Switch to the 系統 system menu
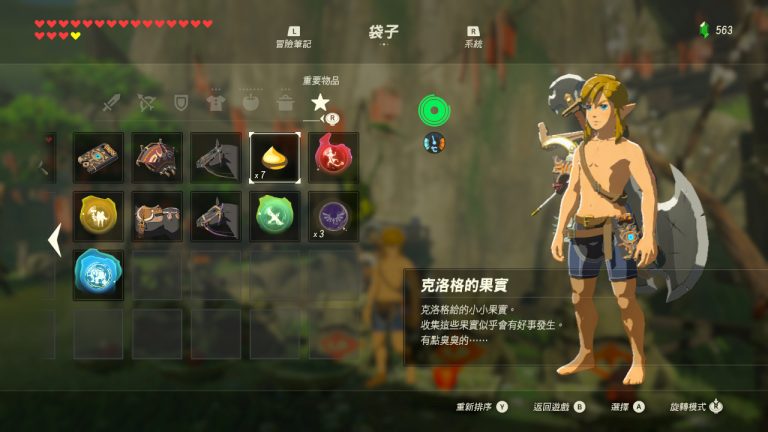Screen dimensions: 768x432 [x=473, y=39]
